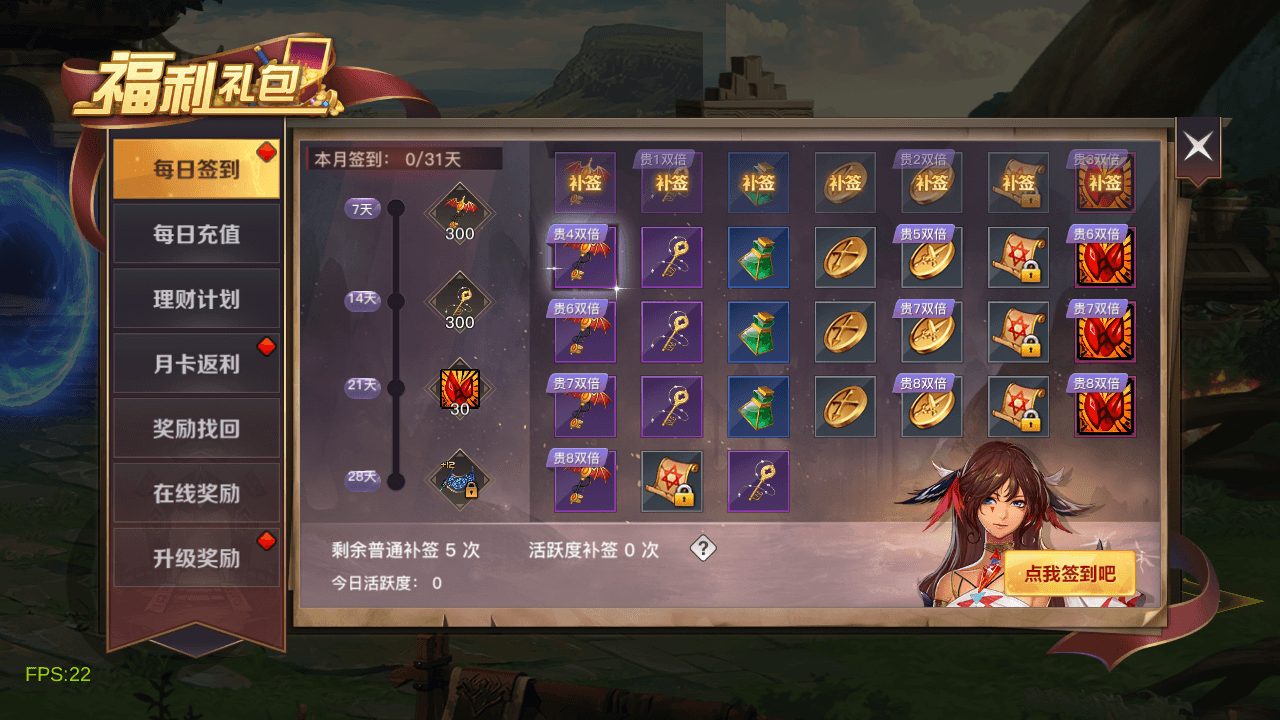Click the locked 28天 milestone reward
1280x720 pixels.
458,478
